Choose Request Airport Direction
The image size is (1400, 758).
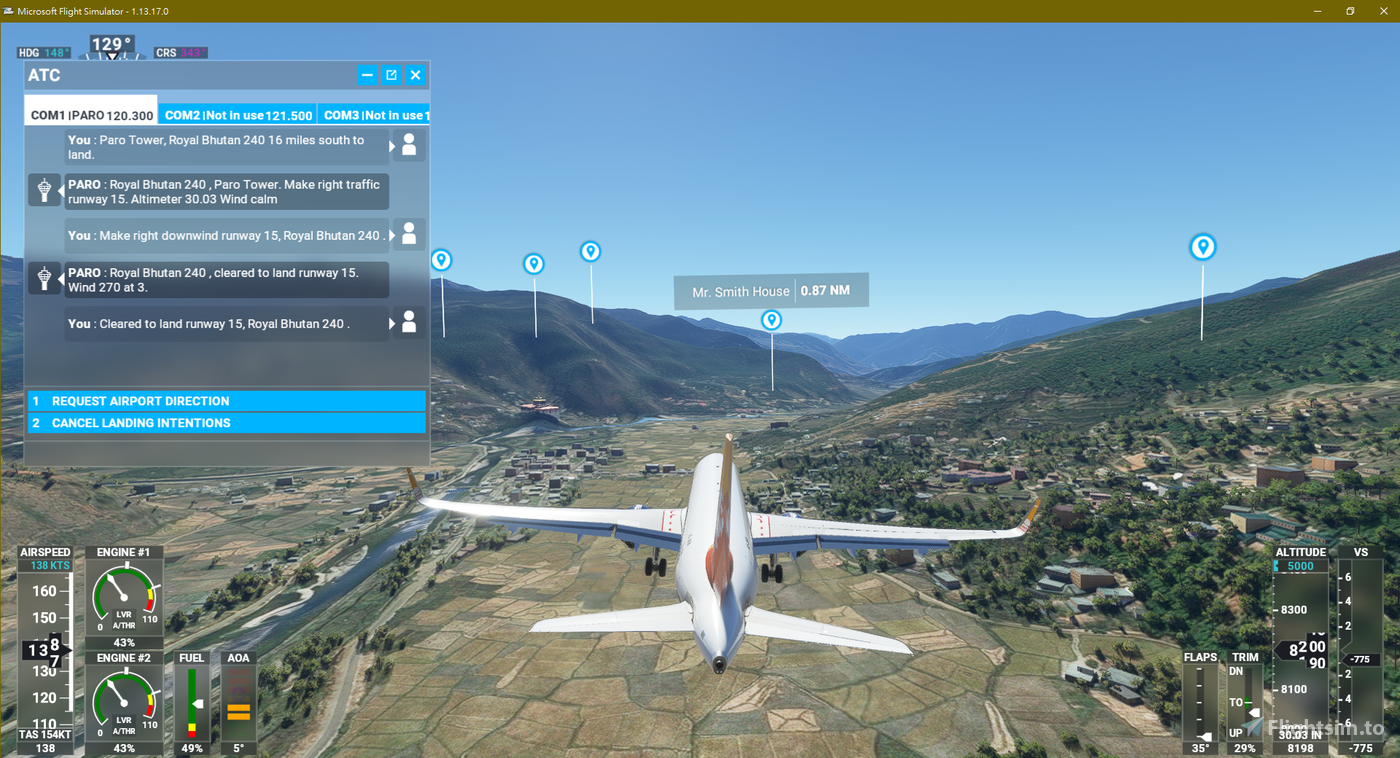(226, 400)
